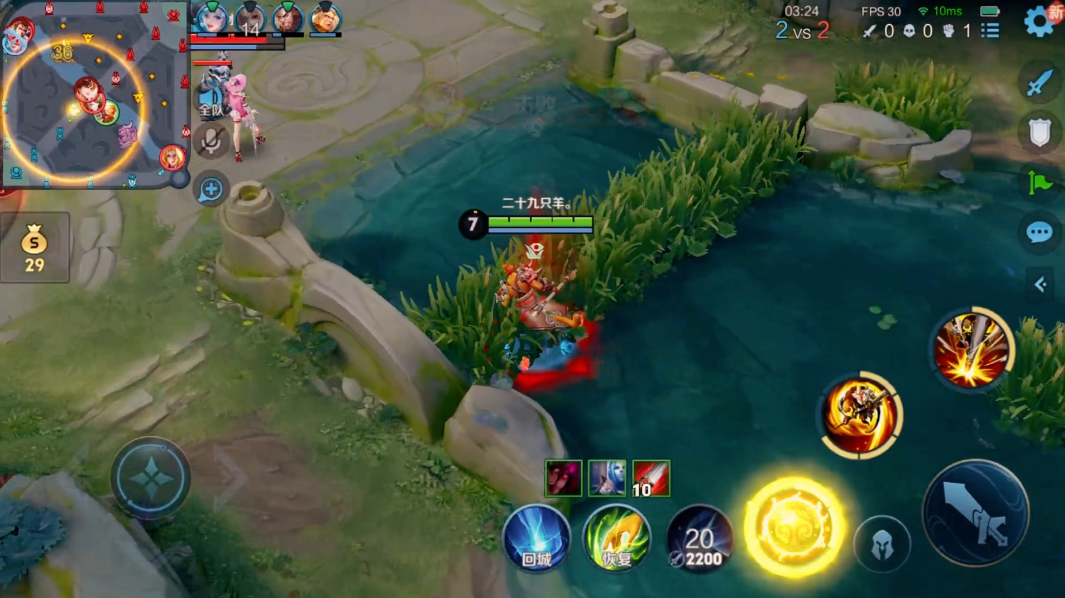This screenshot has width=1065, height=598.
Task: Send the shield defend signal
Action: pos(1040,132)
